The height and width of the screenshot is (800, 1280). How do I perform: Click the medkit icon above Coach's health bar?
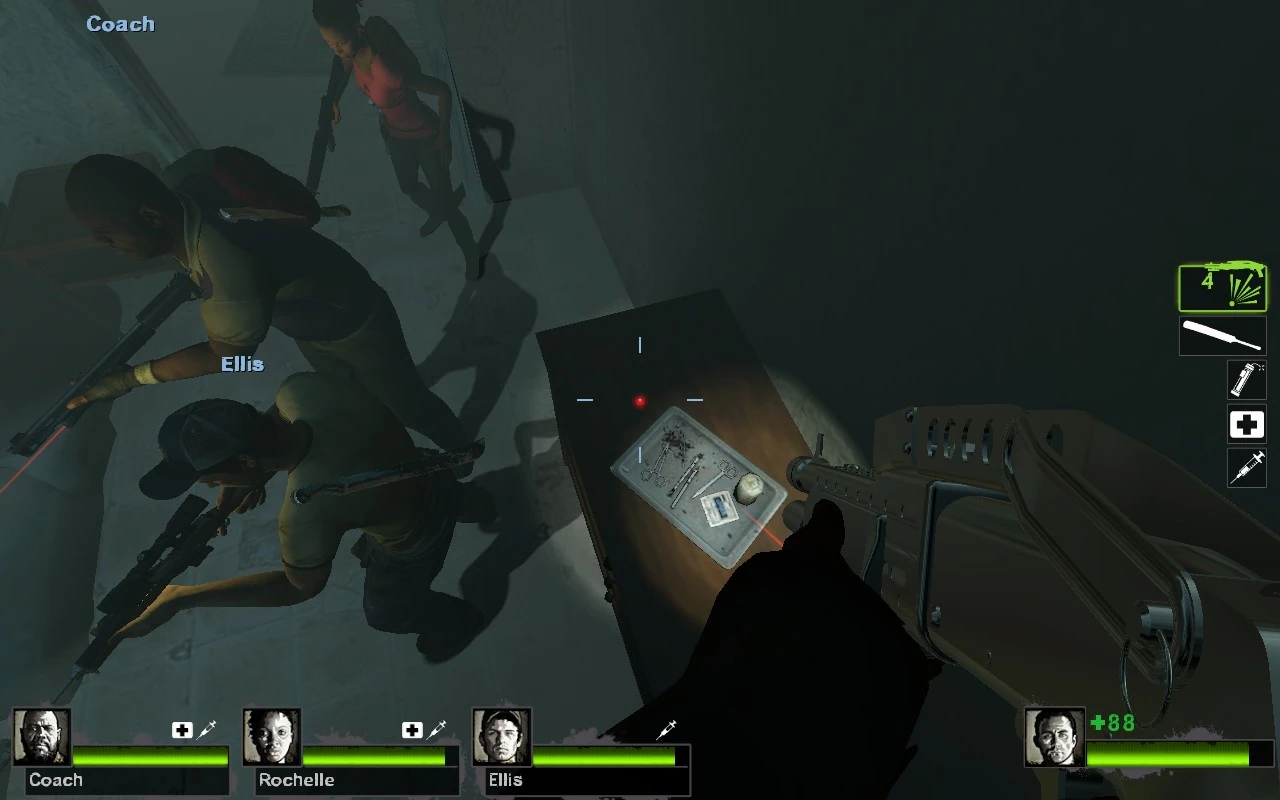pyautogui.click(x=180, y=729)
